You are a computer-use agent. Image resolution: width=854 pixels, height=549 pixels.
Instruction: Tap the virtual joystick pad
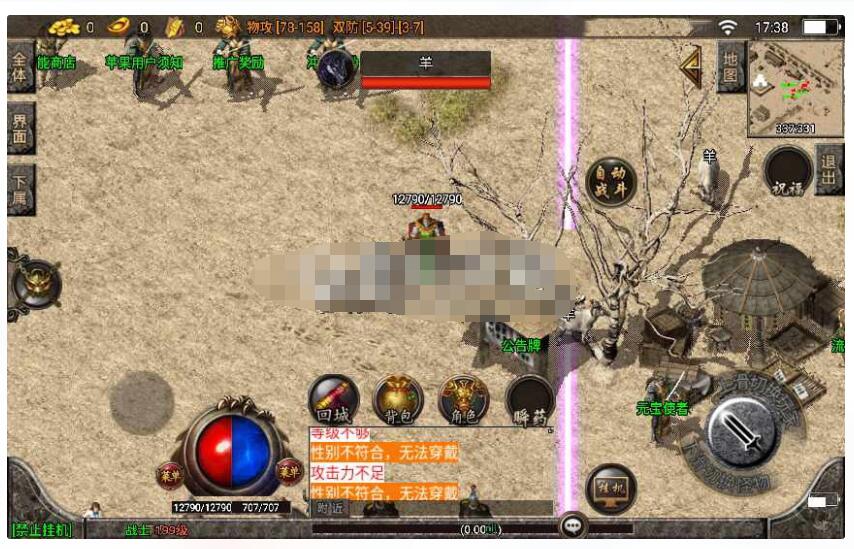tap(141, 402)
